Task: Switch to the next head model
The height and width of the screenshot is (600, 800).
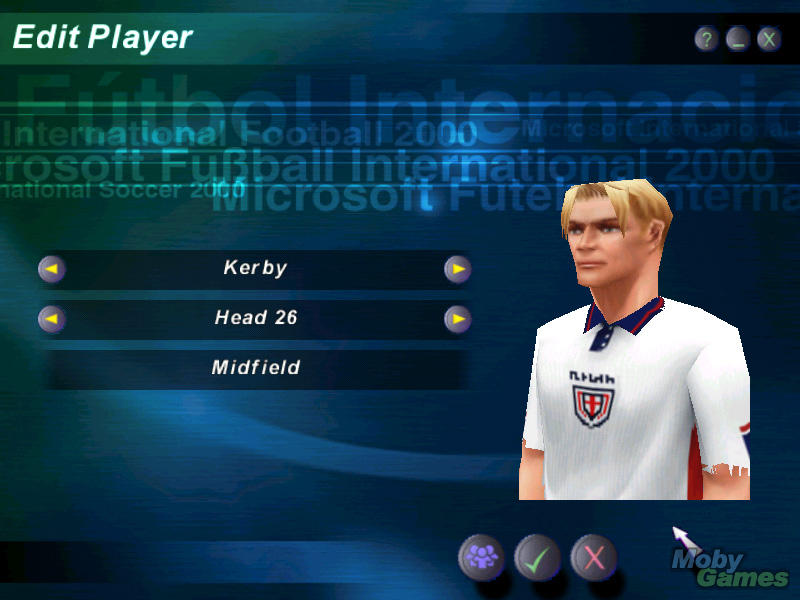Action: 457,319
